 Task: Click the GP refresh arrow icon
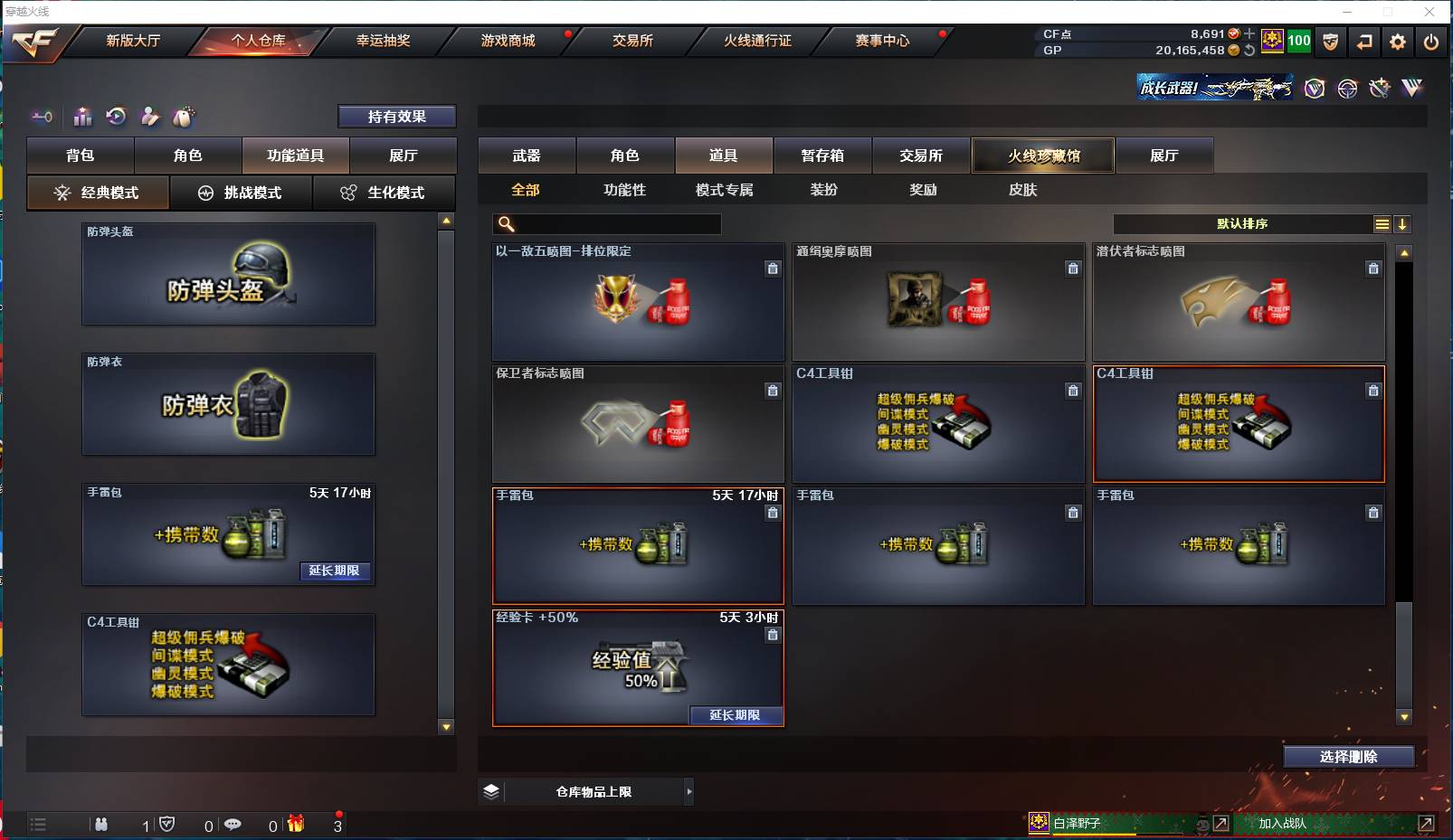pos(1250,51)
